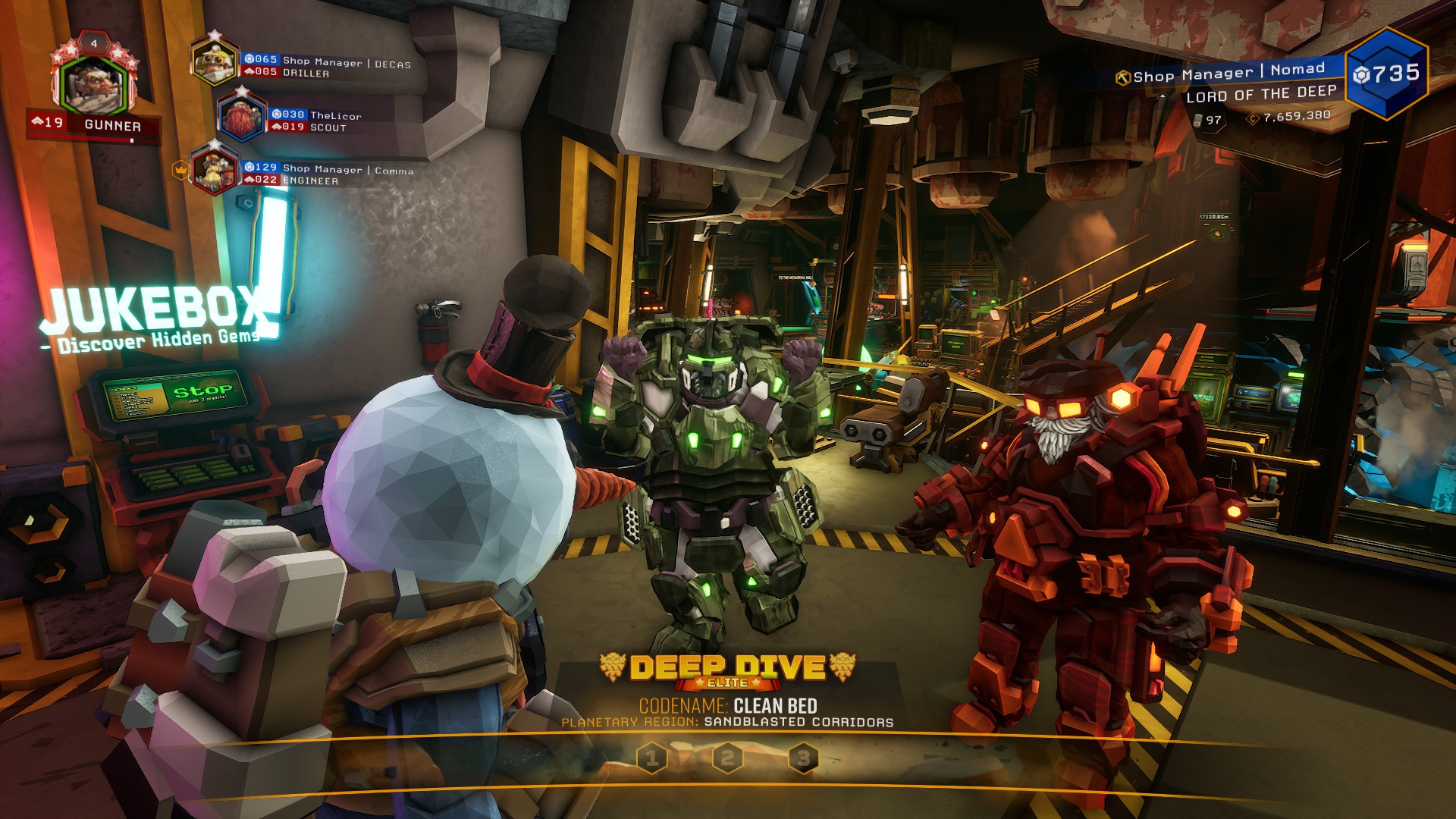Select Deep Dive stage 1 marker
Screen dimensions: 1456x819
652,757
